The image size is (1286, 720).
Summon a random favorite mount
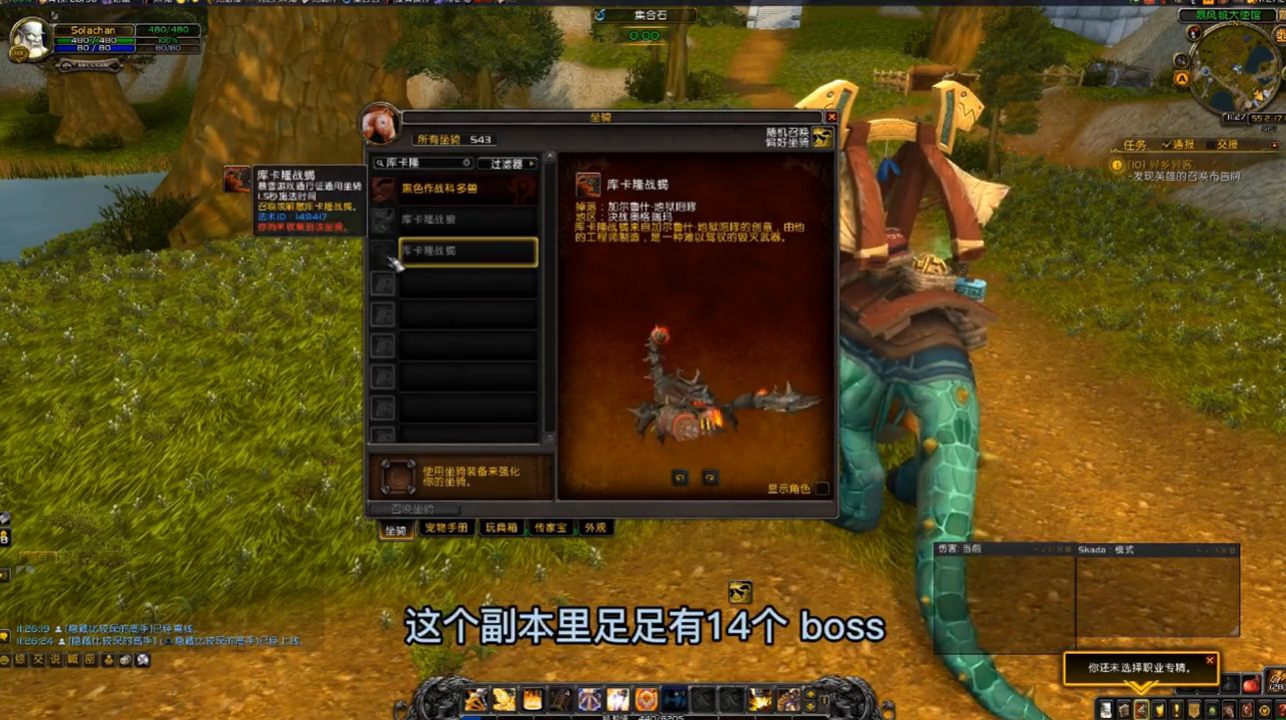coord(822,138)
